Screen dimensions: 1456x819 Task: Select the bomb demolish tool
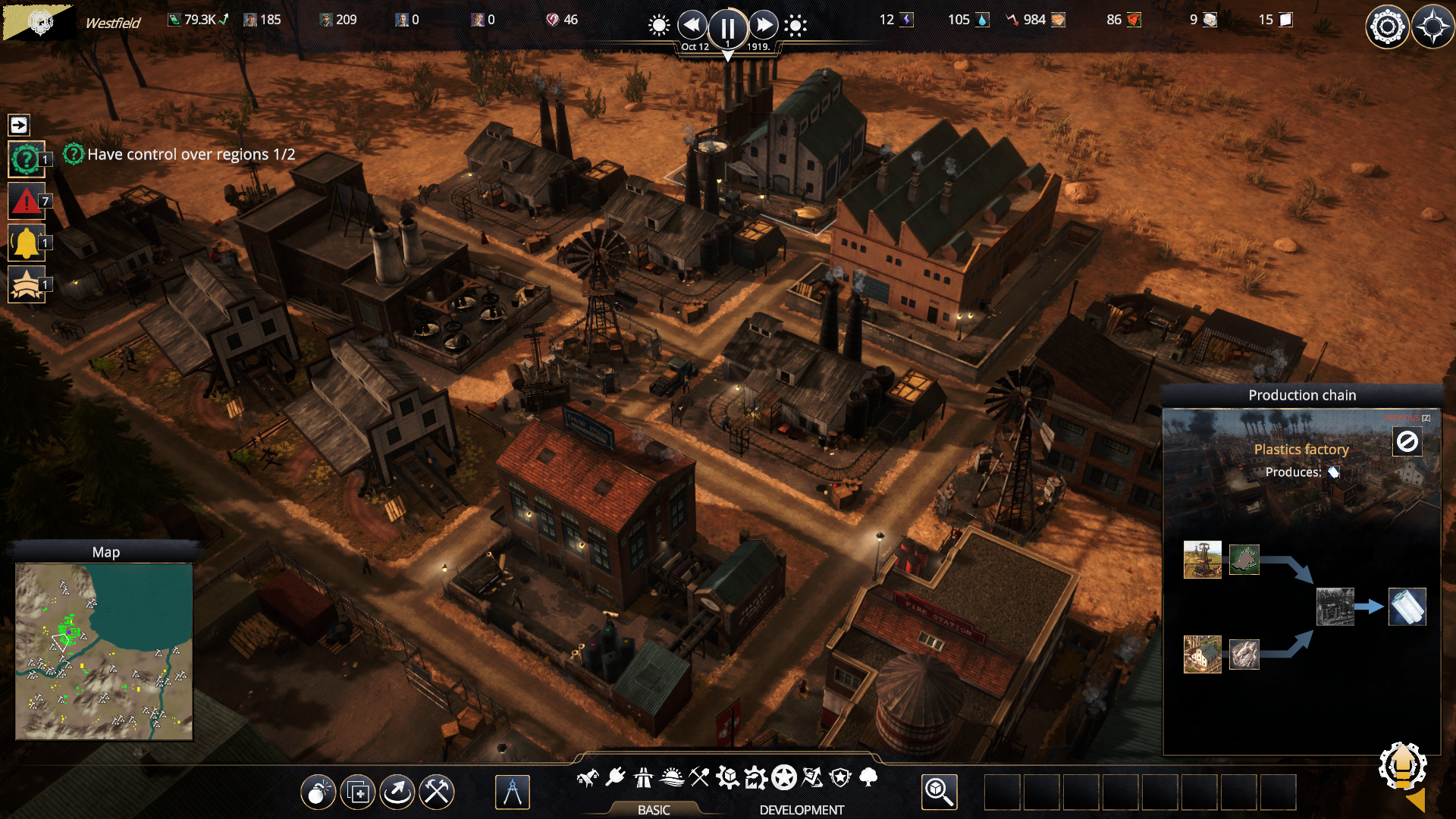(x=318, y=792)
